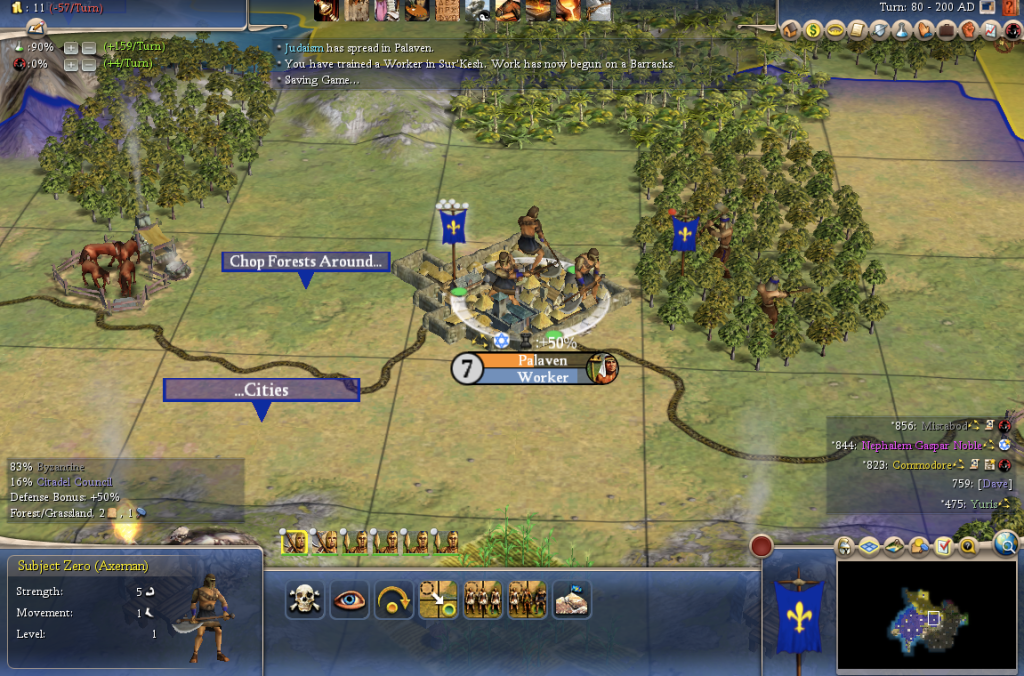Increase research rate with plus button
Image resolution: width=1024 pixels, height=676 pixels.
tap(70, 47)
